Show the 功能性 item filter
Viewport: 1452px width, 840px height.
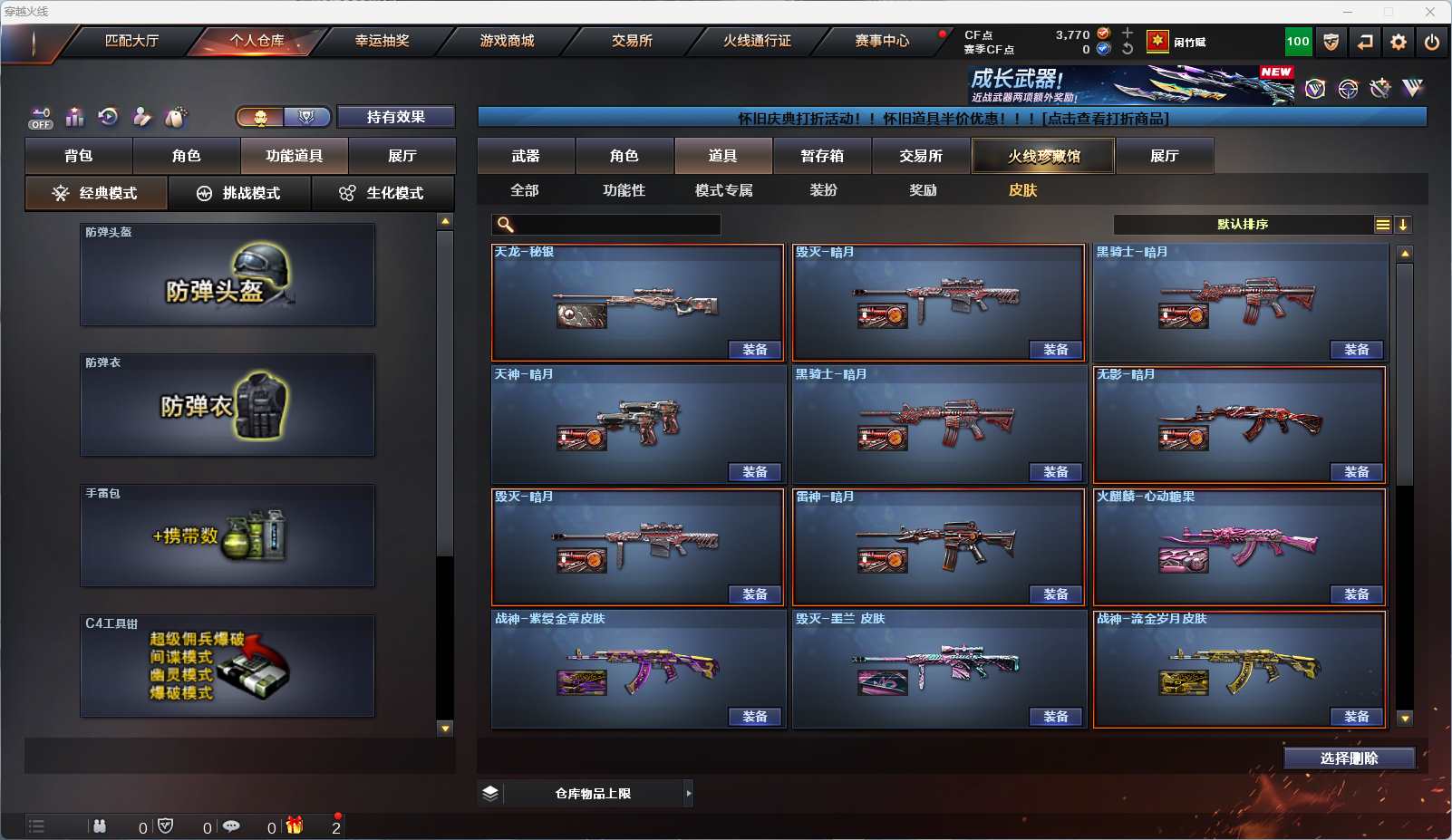pos(624,190)
